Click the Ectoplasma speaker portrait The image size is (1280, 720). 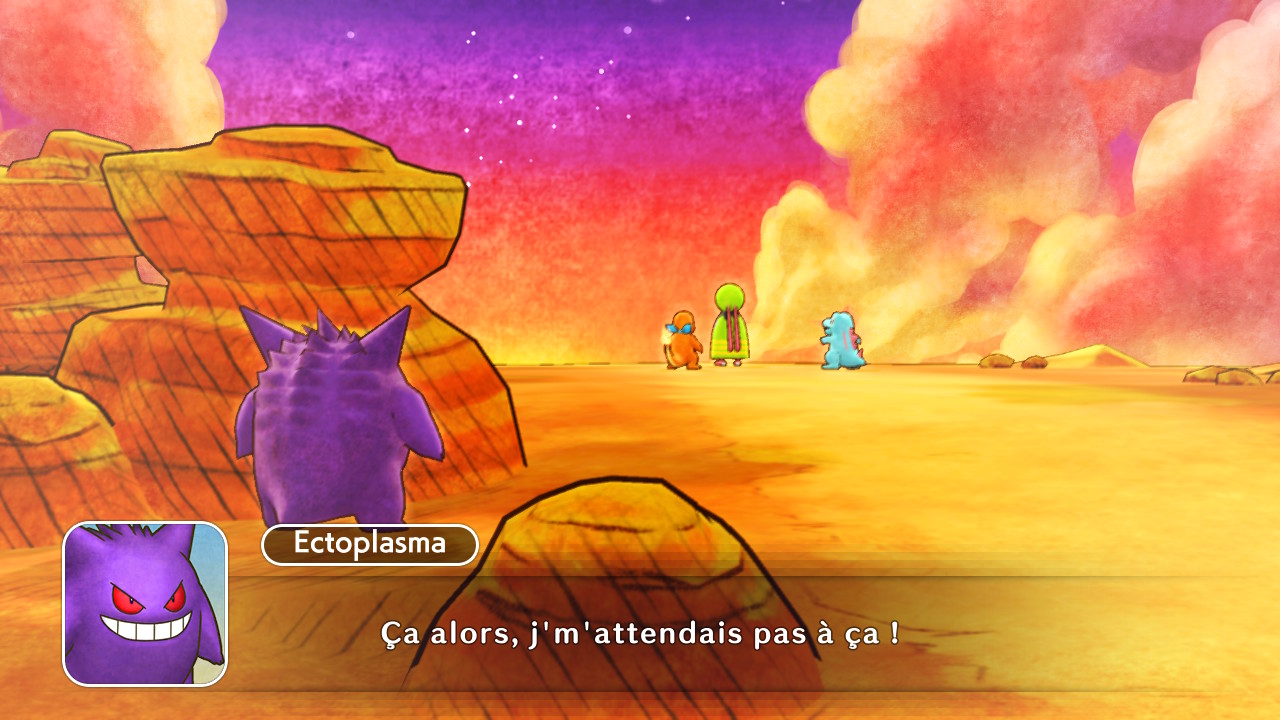[145, 604]
